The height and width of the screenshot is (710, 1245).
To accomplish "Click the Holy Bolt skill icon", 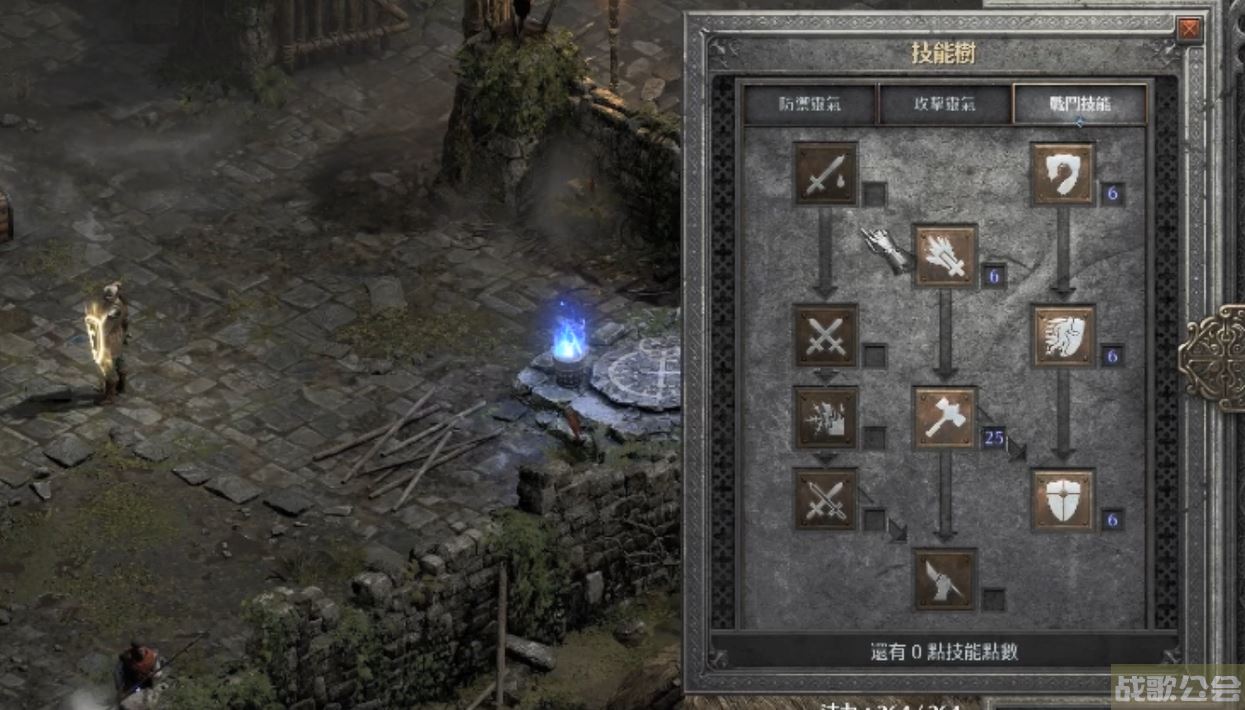I will click(x=945, y=256).
